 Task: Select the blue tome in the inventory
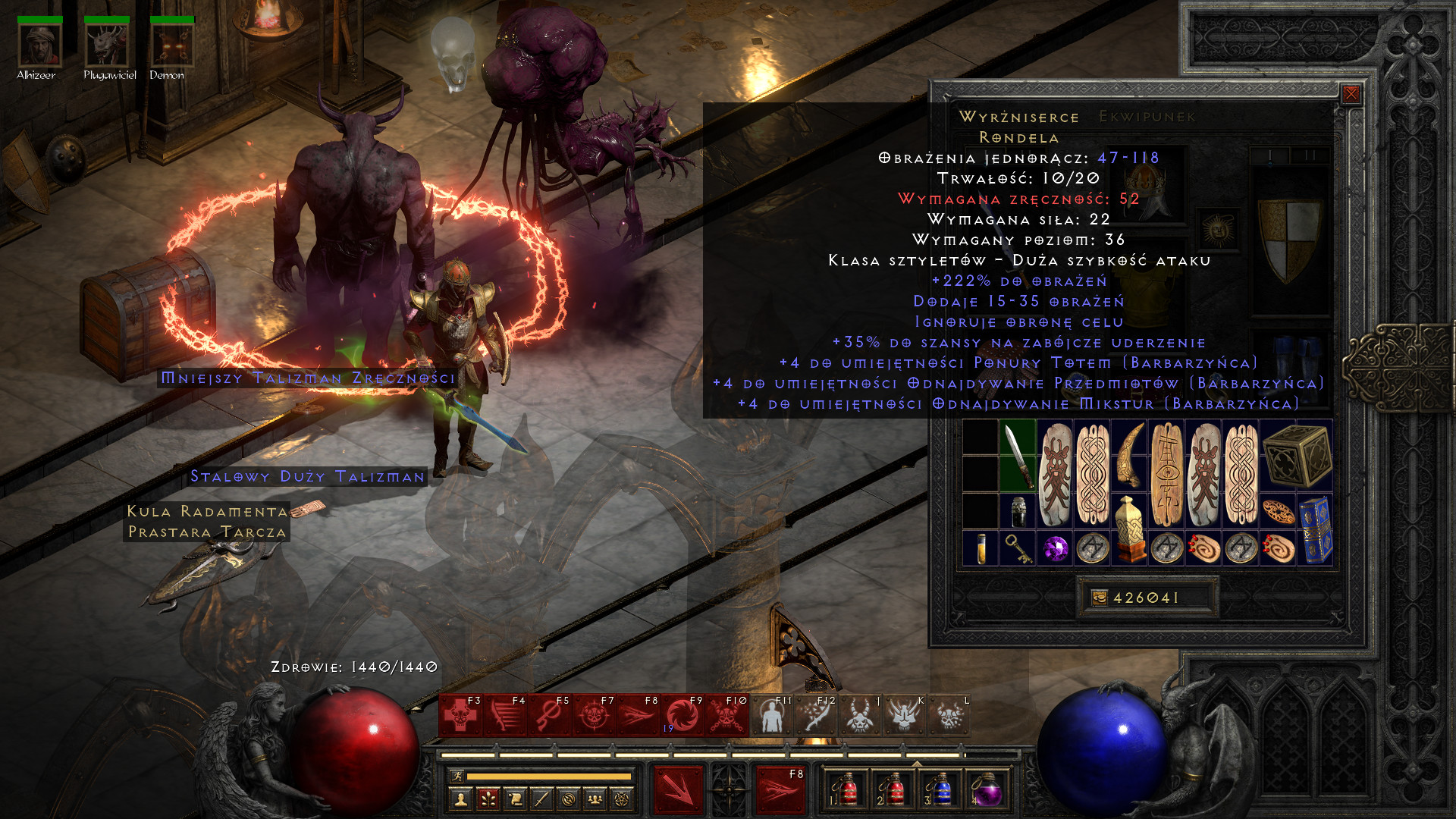point(1315,529)
